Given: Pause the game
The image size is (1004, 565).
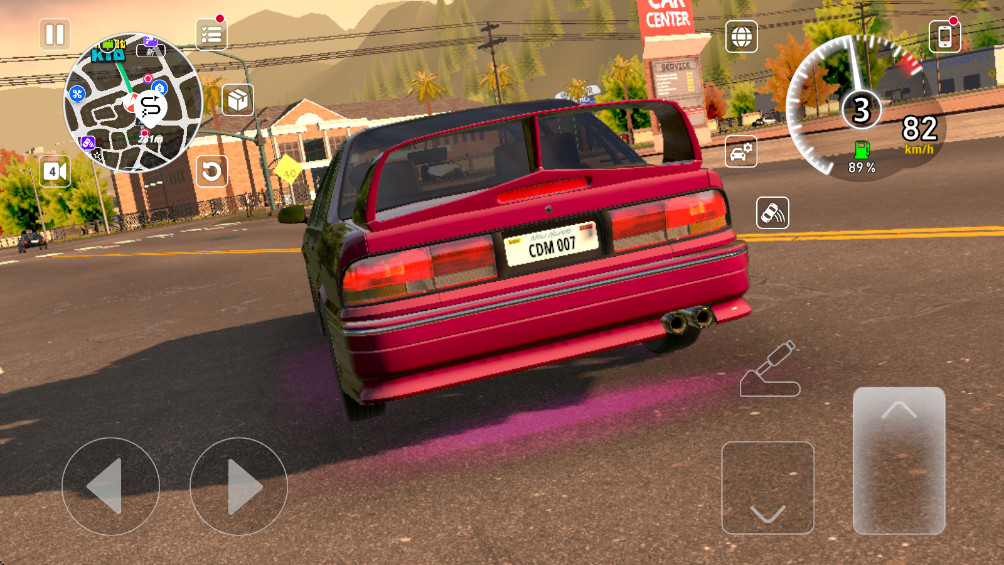Looking at the screenshot, I should tap(55, 35).
